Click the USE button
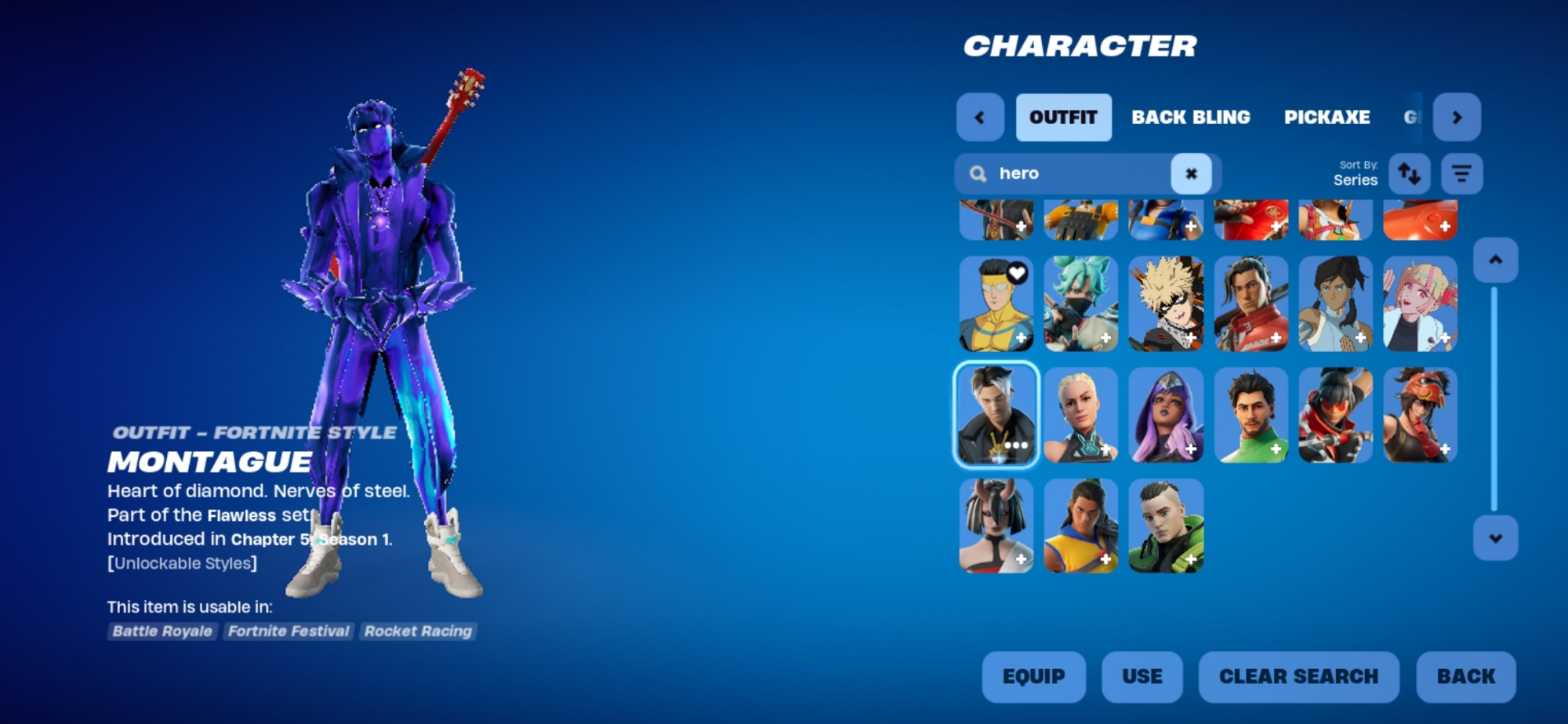 coord(1142,676)
